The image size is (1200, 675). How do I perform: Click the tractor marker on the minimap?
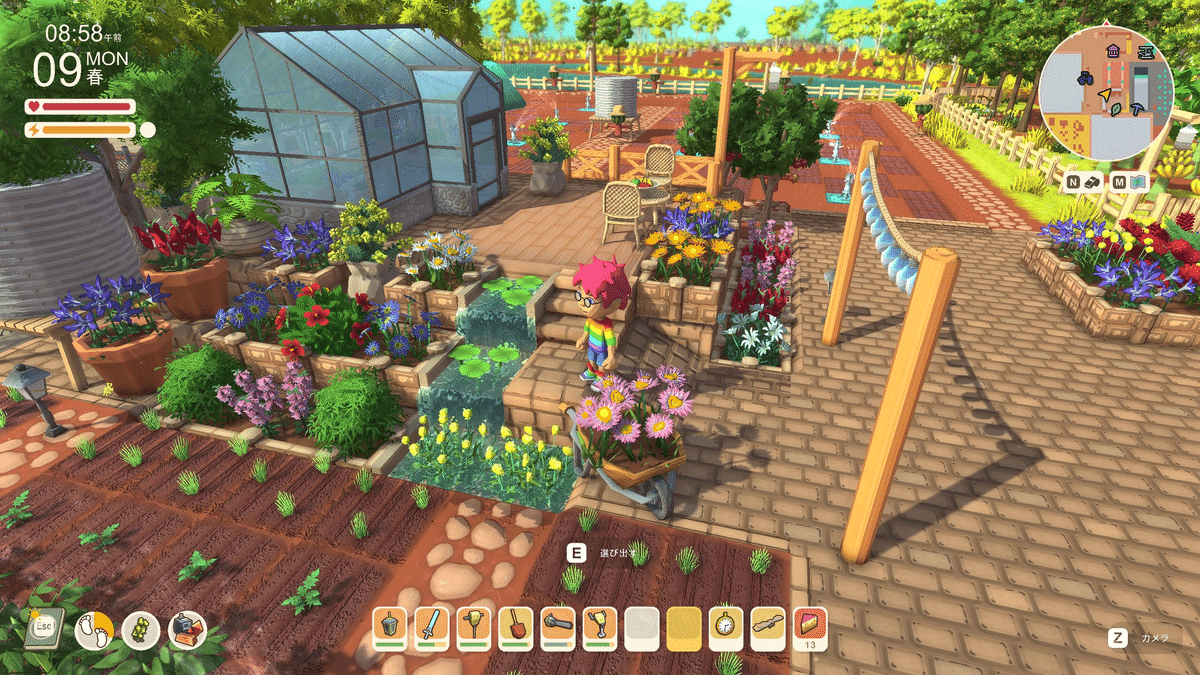click(x=1085, y=77)
